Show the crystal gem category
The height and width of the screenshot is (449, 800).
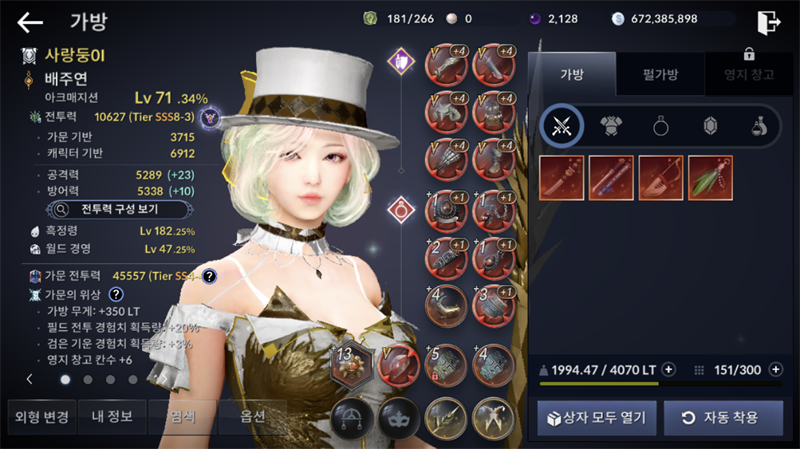coord(710,126)
